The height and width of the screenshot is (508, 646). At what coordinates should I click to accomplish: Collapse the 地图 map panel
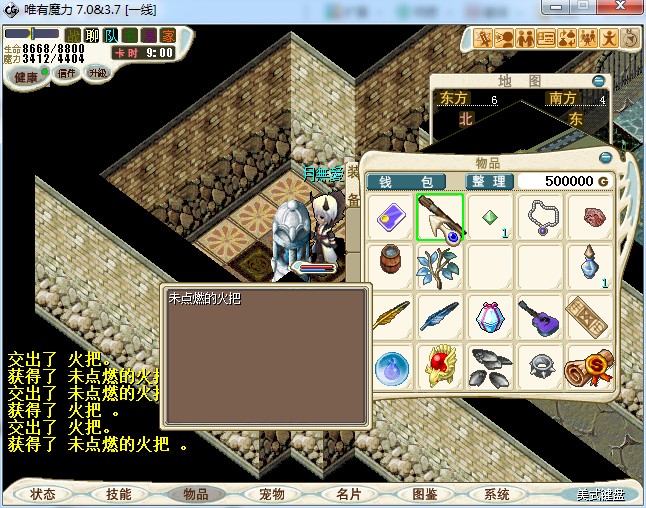point(598,80)
